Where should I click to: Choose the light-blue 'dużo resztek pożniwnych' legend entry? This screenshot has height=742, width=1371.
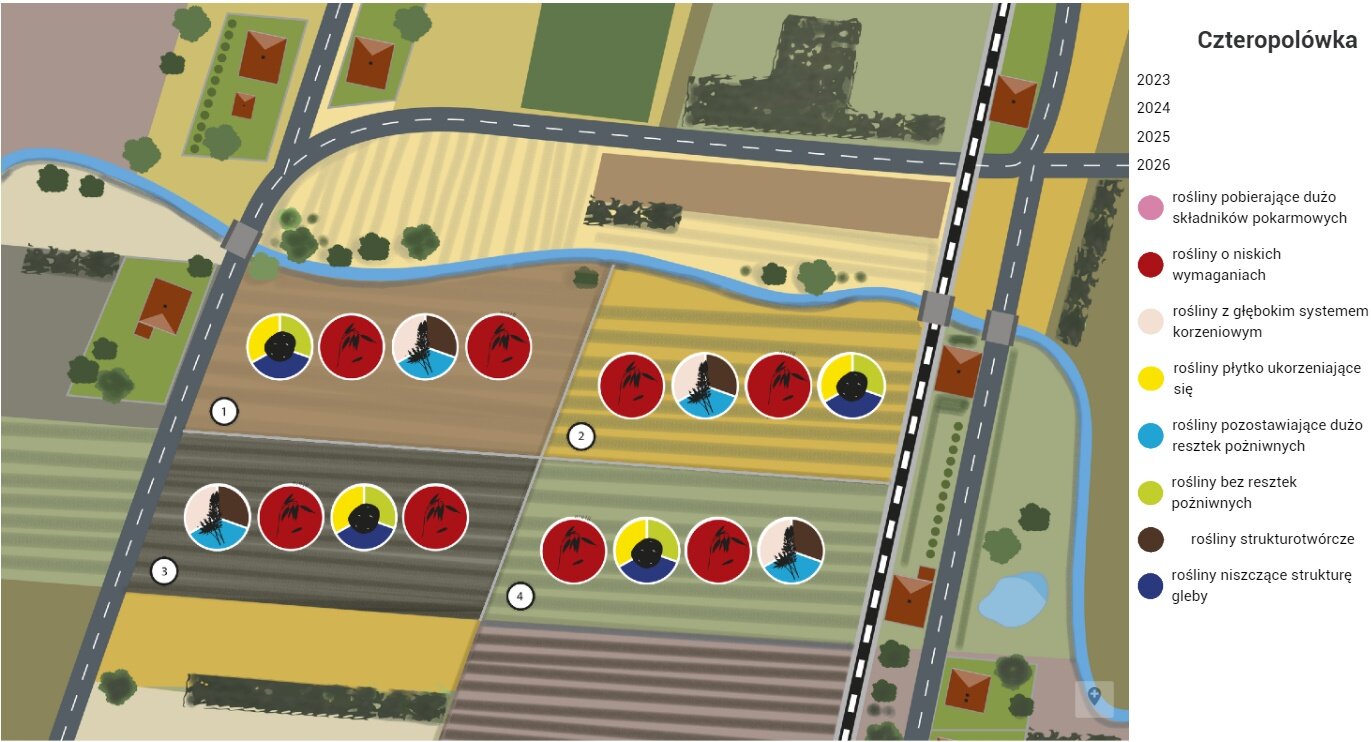pyautogui.click(x=1151, y=435)
